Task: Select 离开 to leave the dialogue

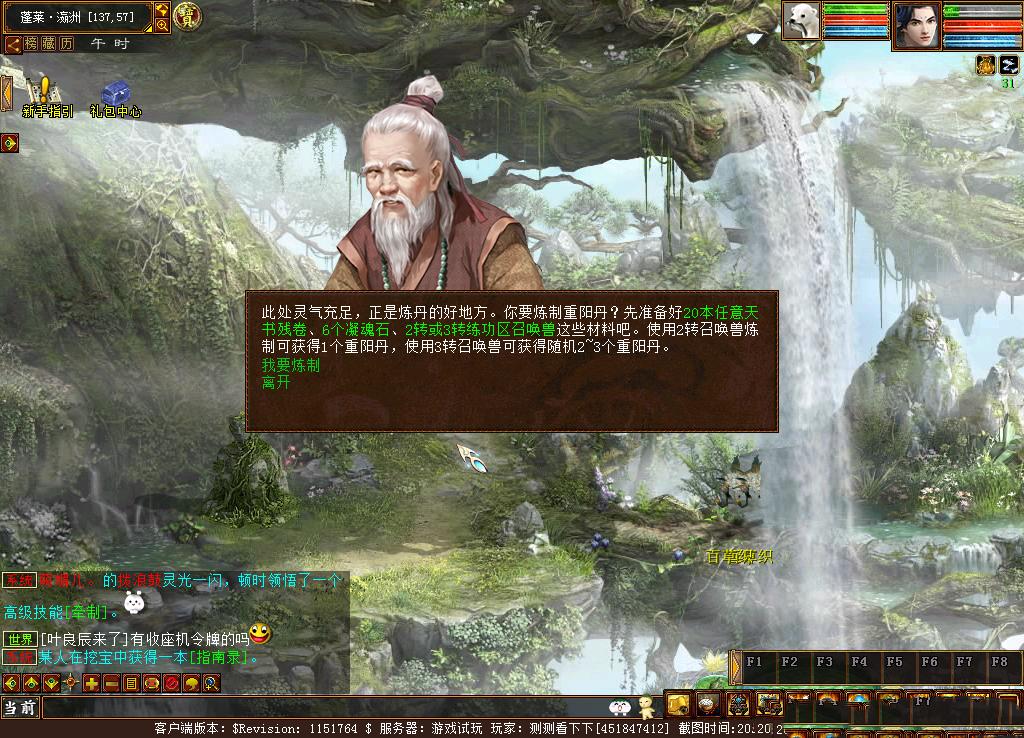Action: point(275,383)
